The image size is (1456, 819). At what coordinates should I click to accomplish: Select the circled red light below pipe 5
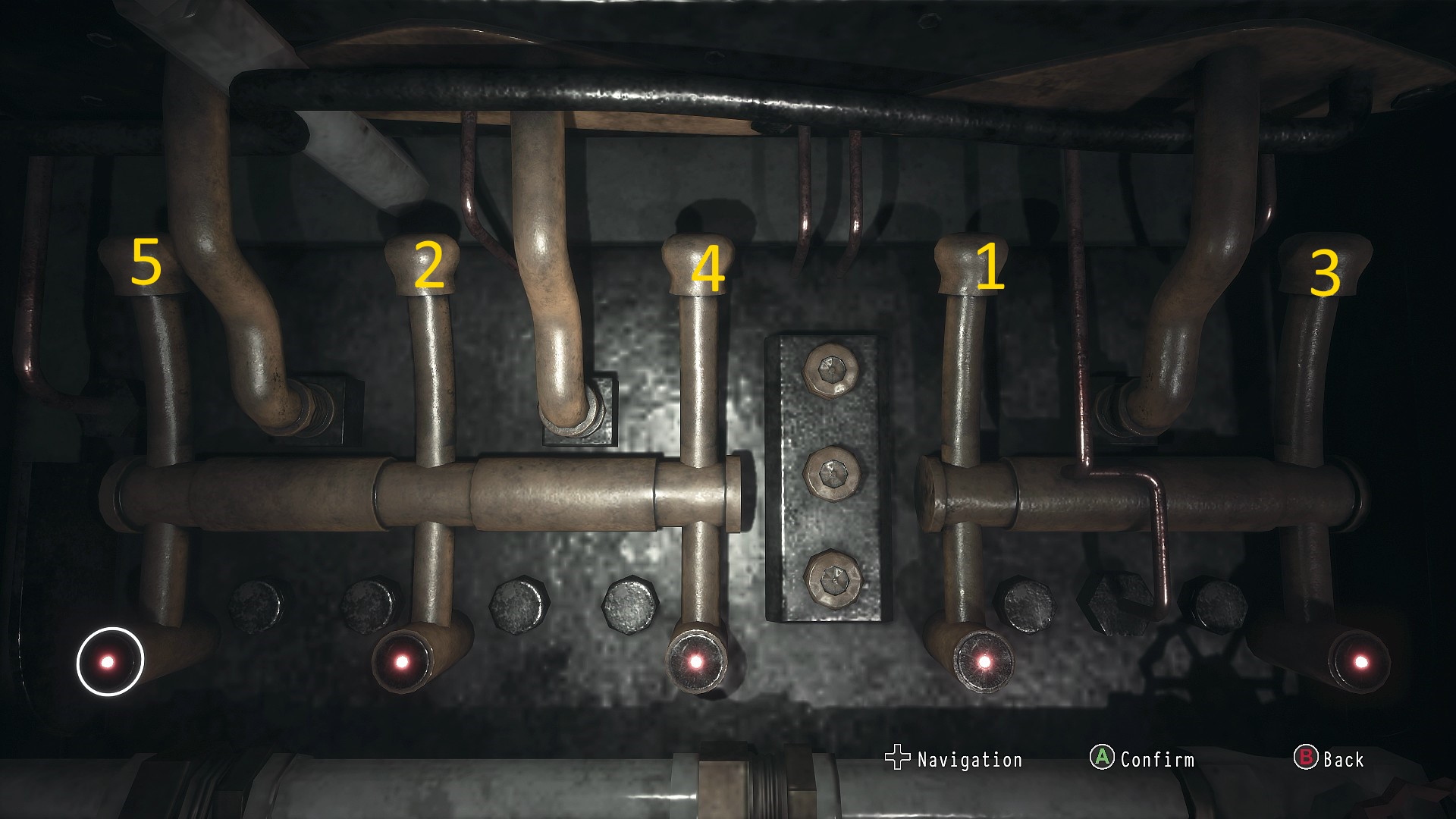[x=108, y=662]
